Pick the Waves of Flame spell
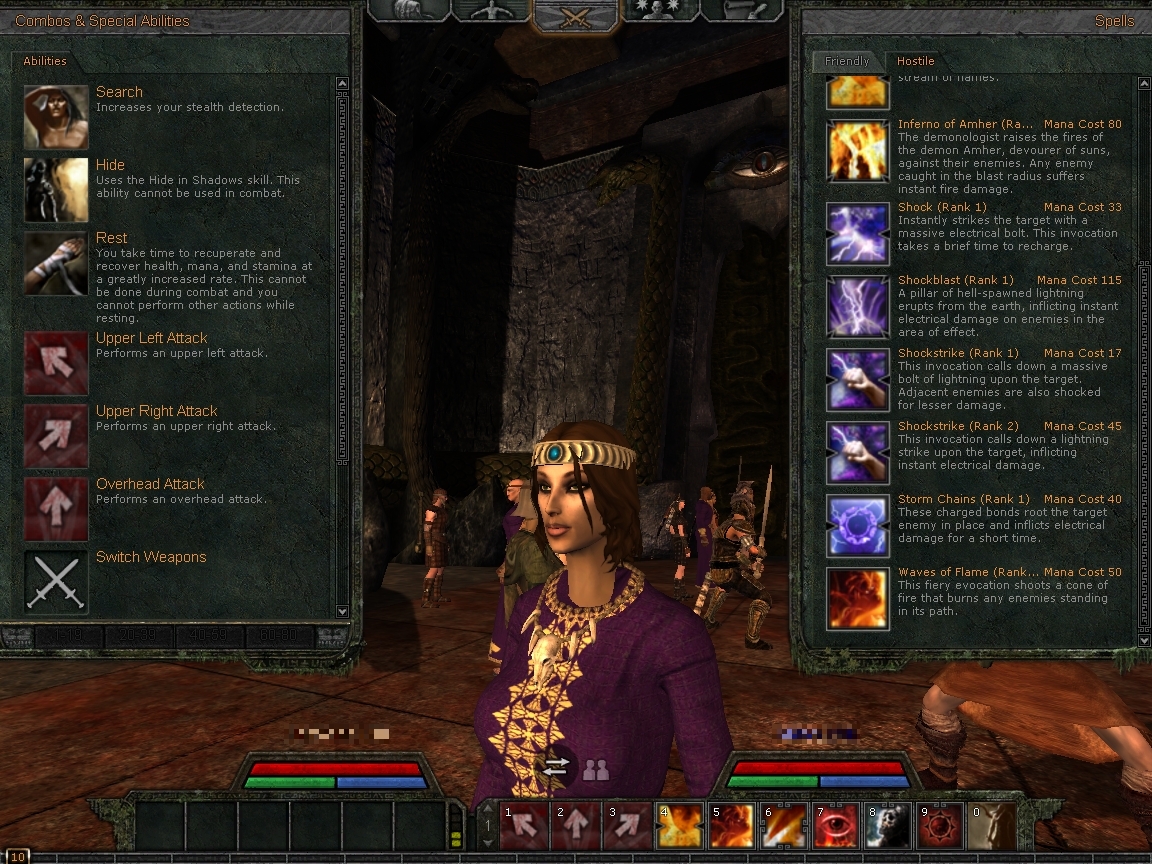1152x864 pixels. pos(858,598)
